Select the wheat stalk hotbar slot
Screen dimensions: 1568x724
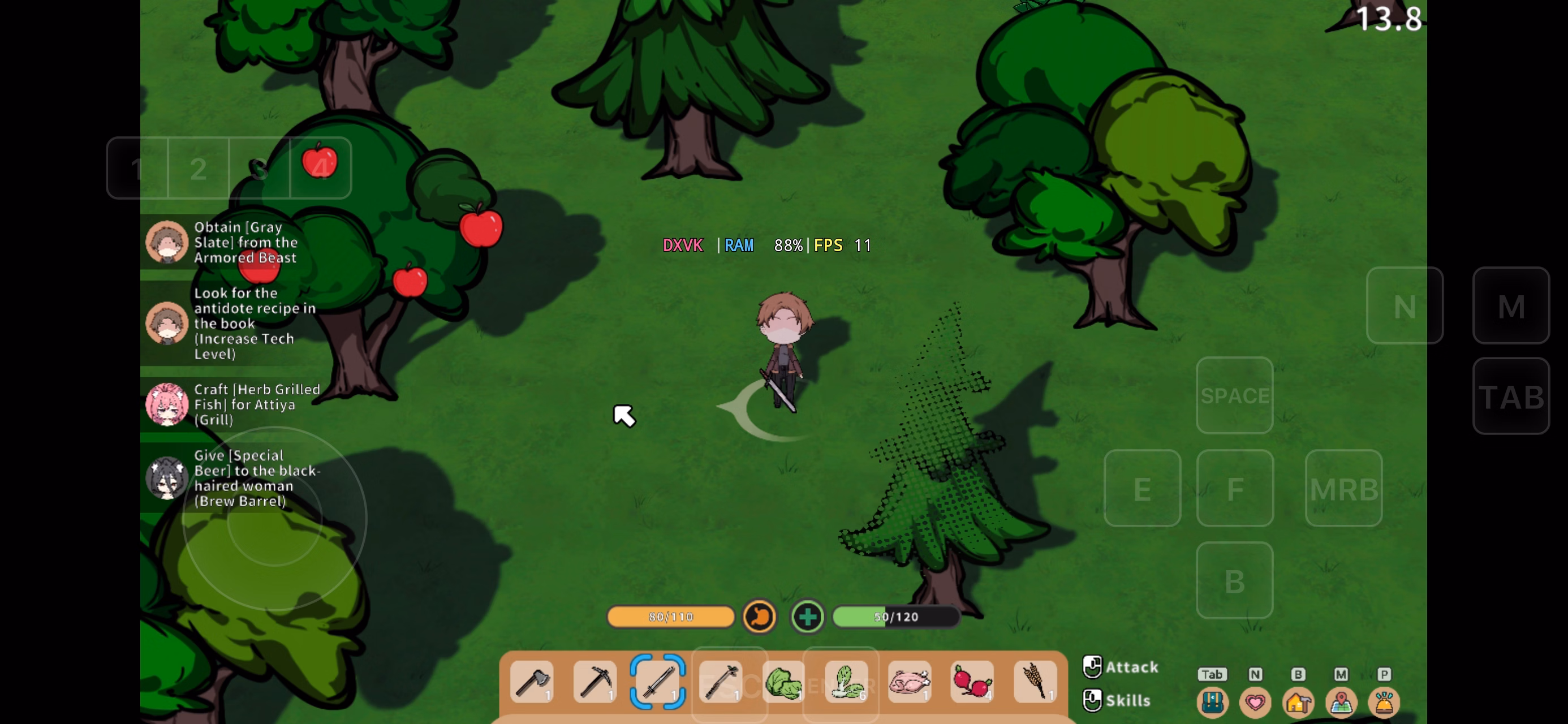tap(1035, 682)
